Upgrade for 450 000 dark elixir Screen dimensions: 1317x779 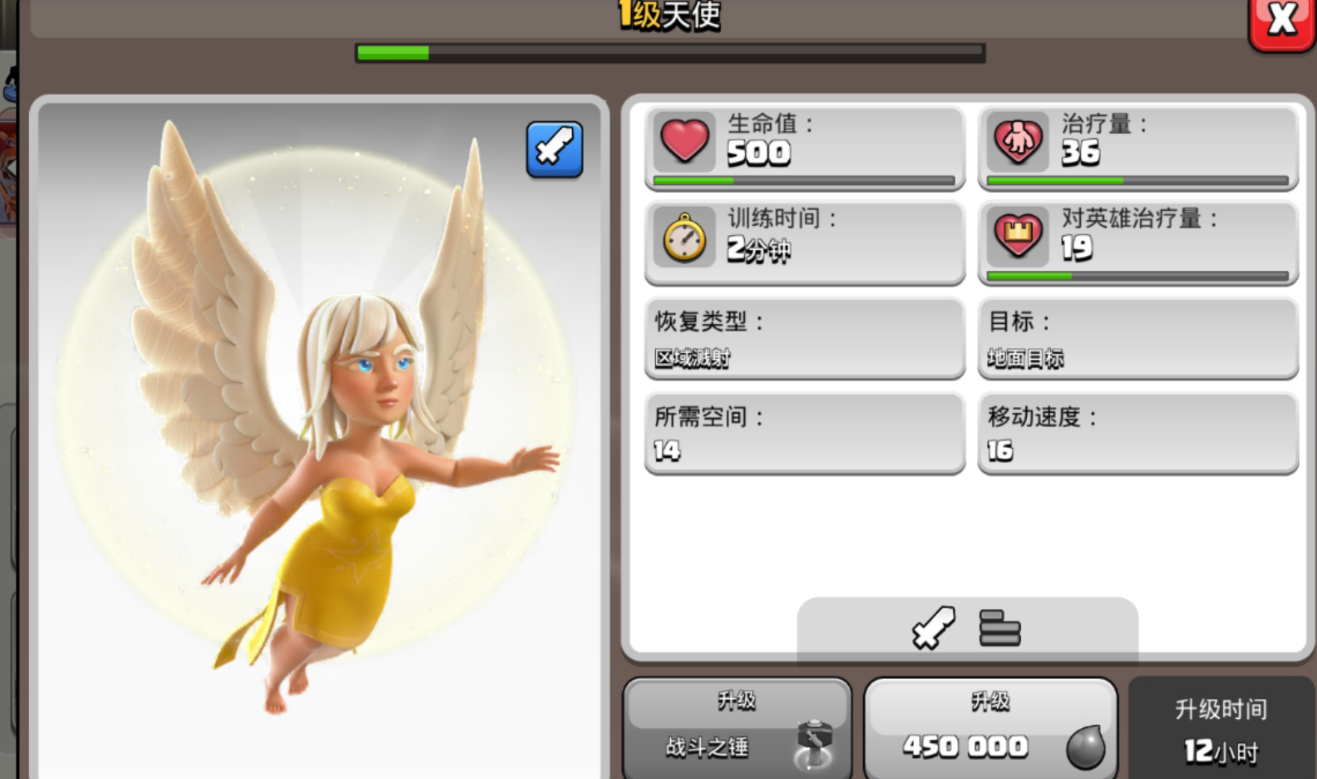pyautogui.click(x=990, y=730)
